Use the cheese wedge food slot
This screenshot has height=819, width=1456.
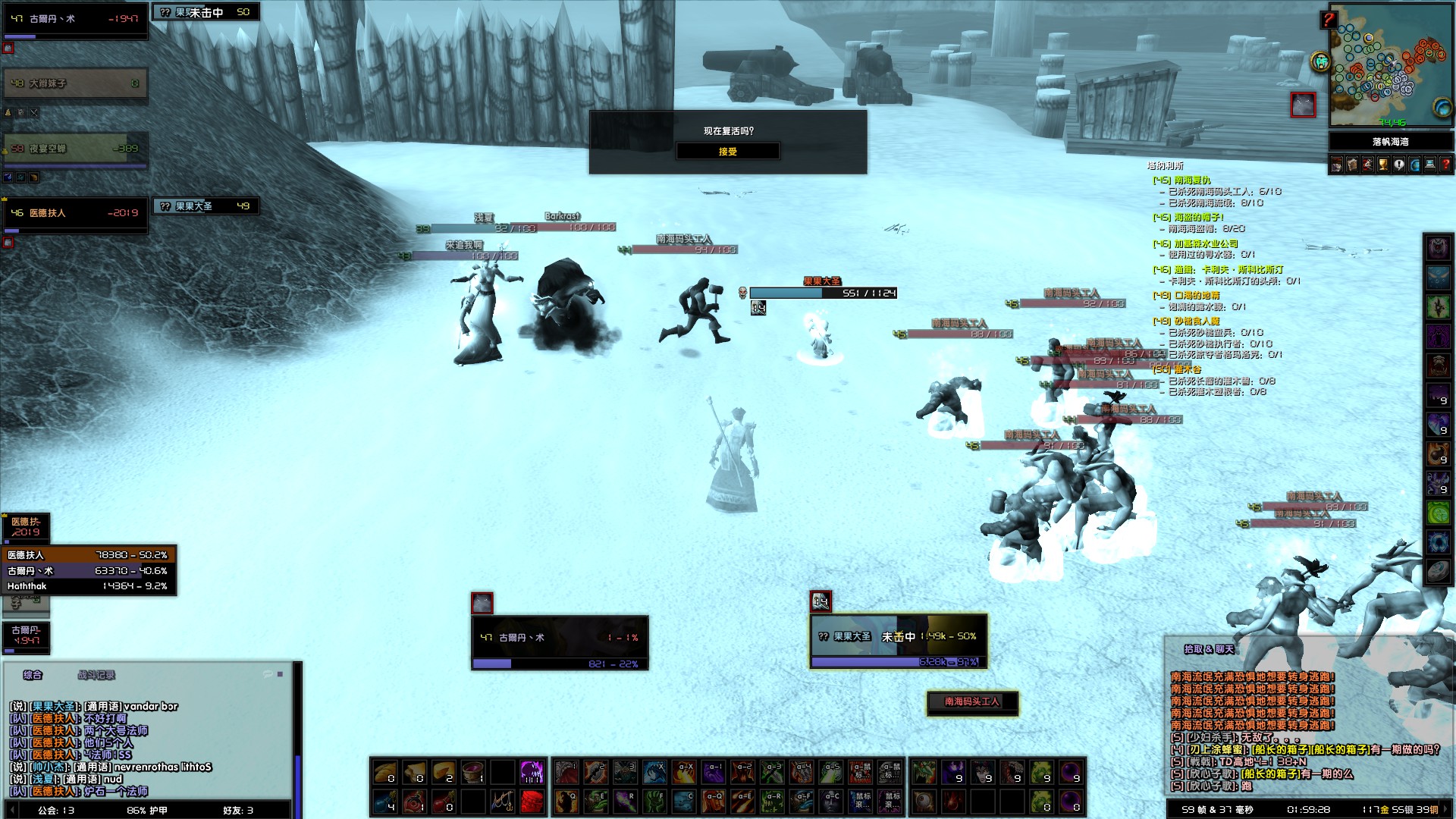tap(443, 773)
